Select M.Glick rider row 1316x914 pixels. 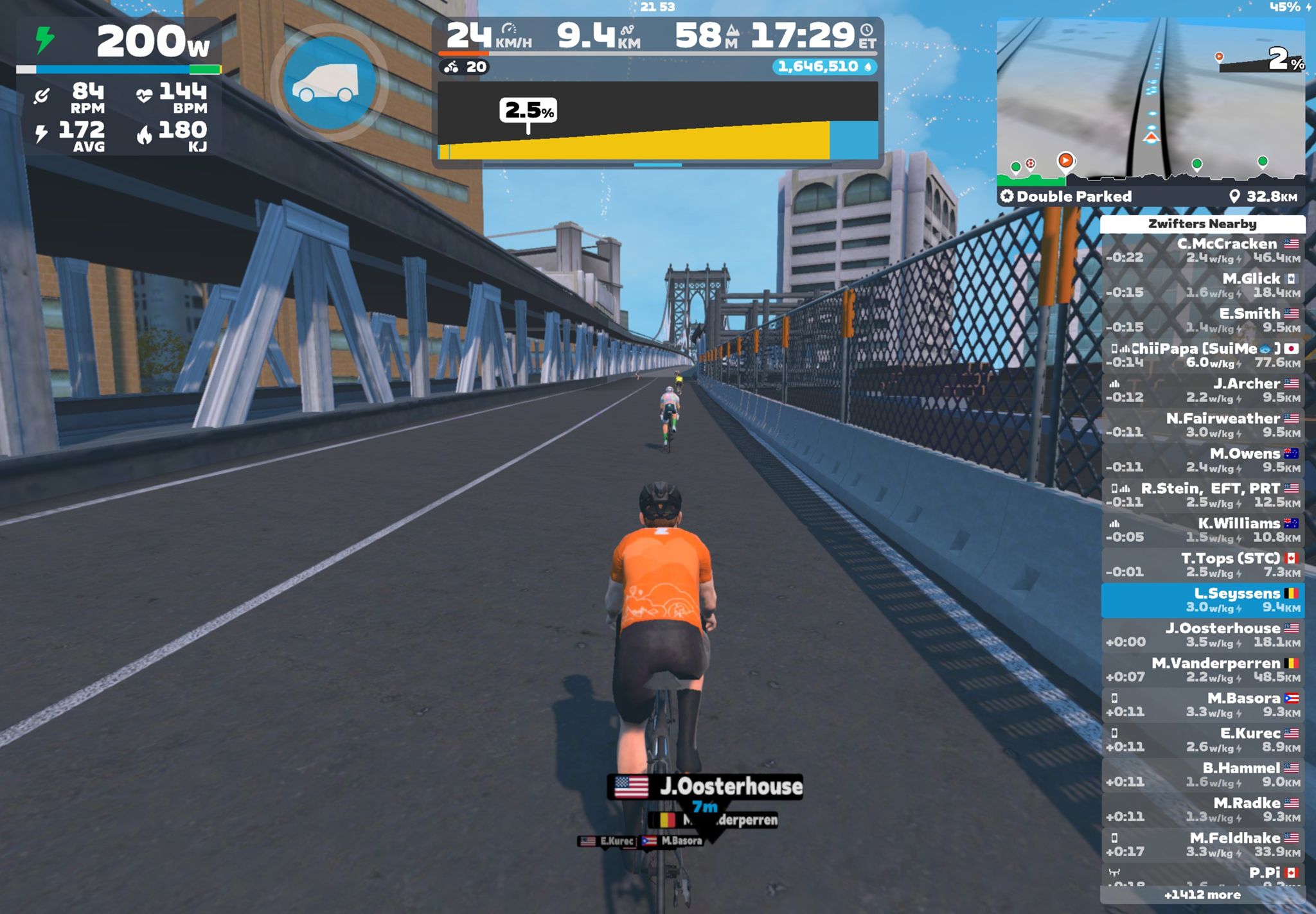[x=1203, y=285]
